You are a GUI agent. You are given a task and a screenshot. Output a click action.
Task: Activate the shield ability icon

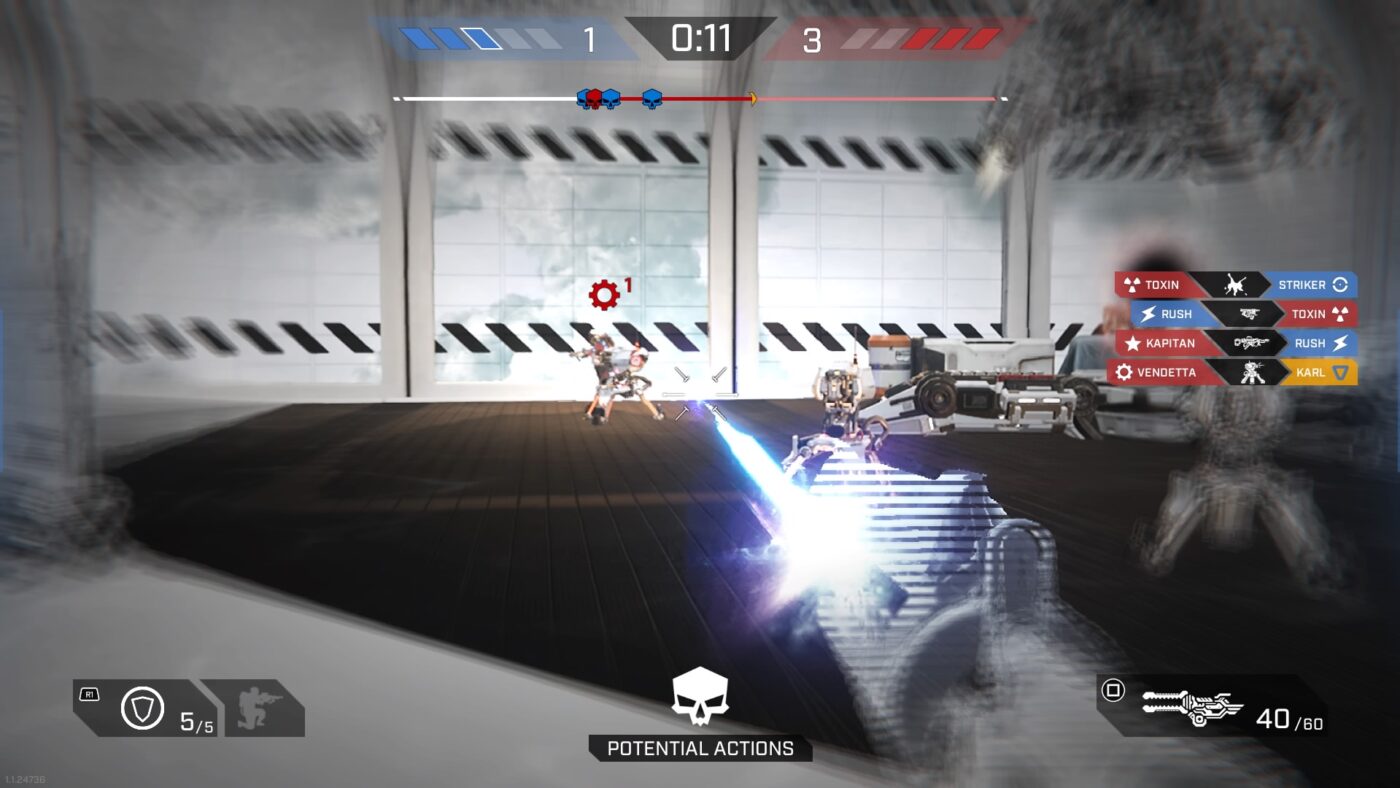pos(142,708)
